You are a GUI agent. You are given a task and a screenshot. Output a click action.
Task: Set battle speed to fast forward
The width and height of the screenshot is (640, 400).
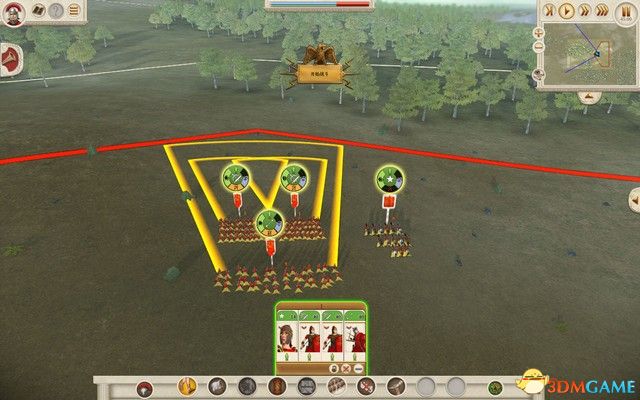pyautogui.click(x=583, y=11)
